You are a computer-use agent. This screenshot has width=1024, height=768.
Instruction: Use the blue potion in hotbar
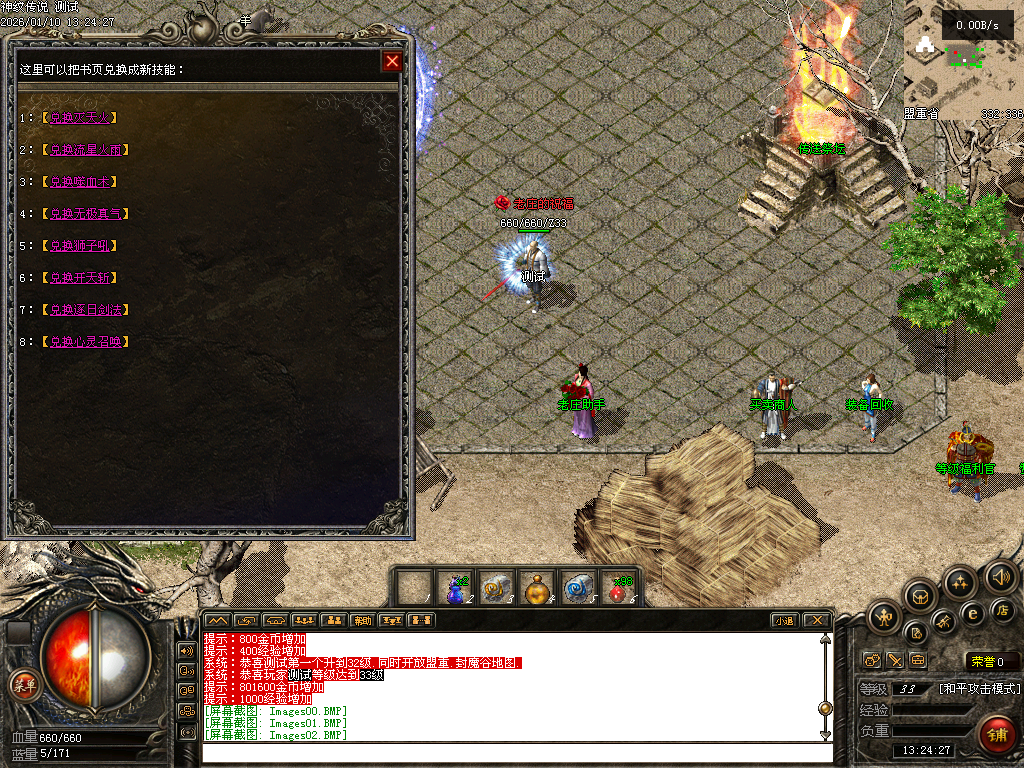(456, 589)
